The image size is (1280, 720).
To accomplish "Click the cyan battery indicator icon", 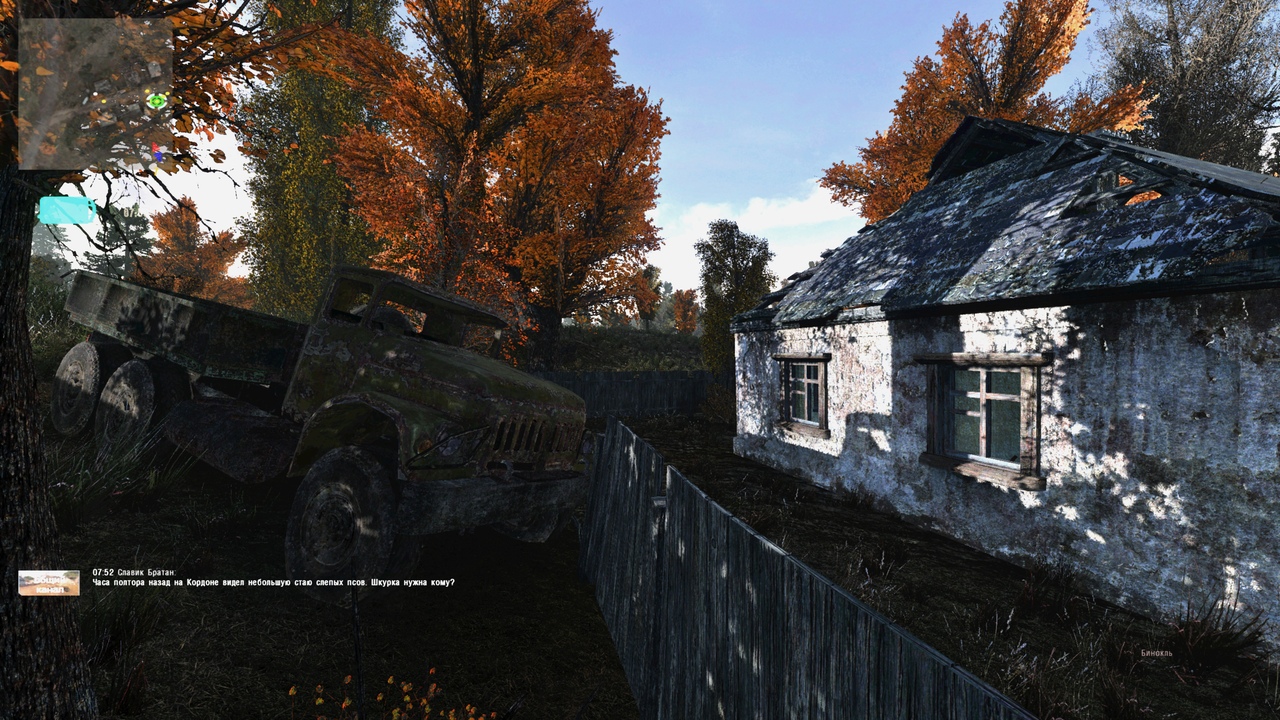I will [x=67, y=210].
